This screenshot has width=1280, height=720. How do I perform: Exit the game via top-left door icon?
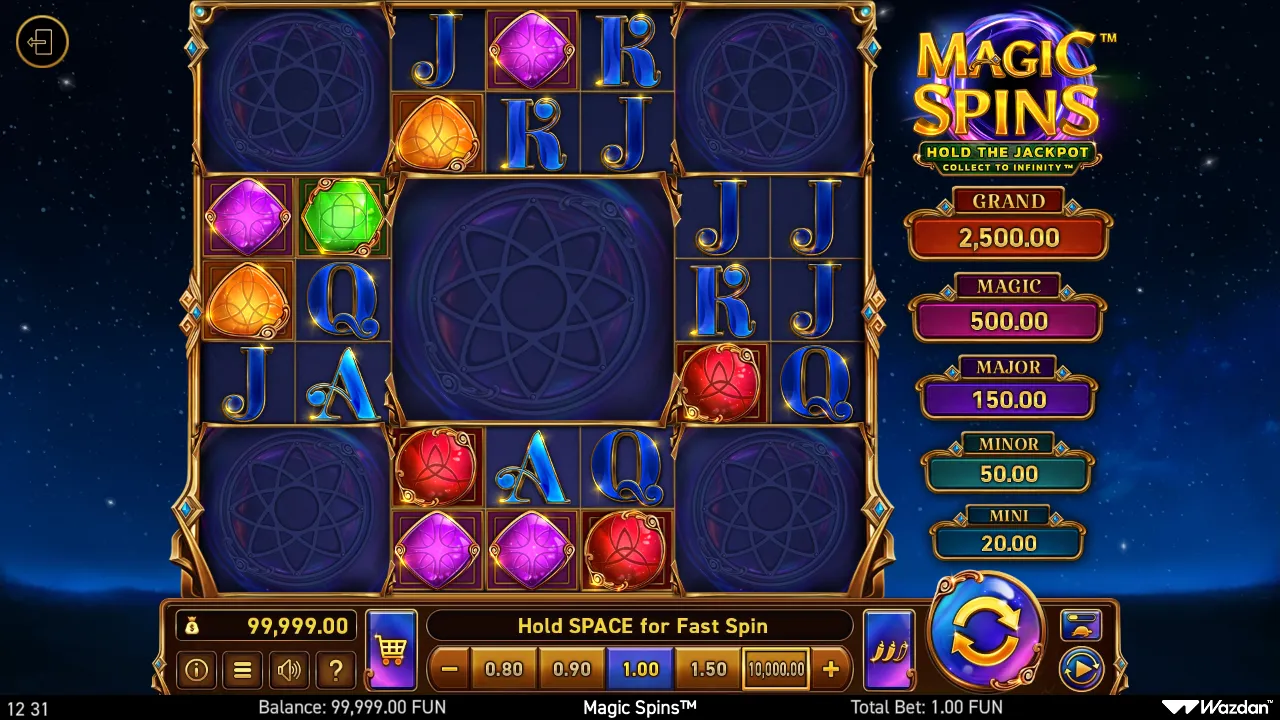click(42, 42)
